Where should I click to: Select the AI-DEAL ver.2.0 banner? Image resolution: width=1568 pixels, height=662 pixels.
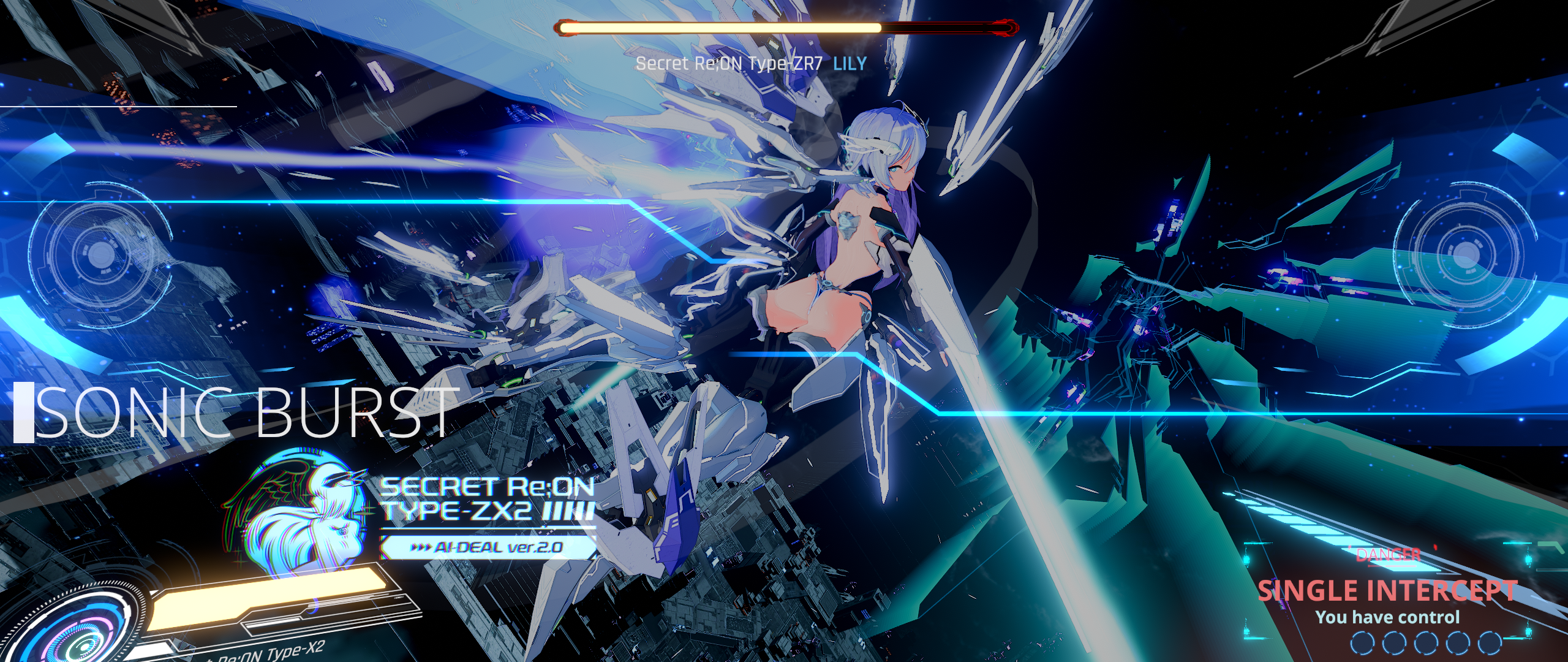pos(488,547)
